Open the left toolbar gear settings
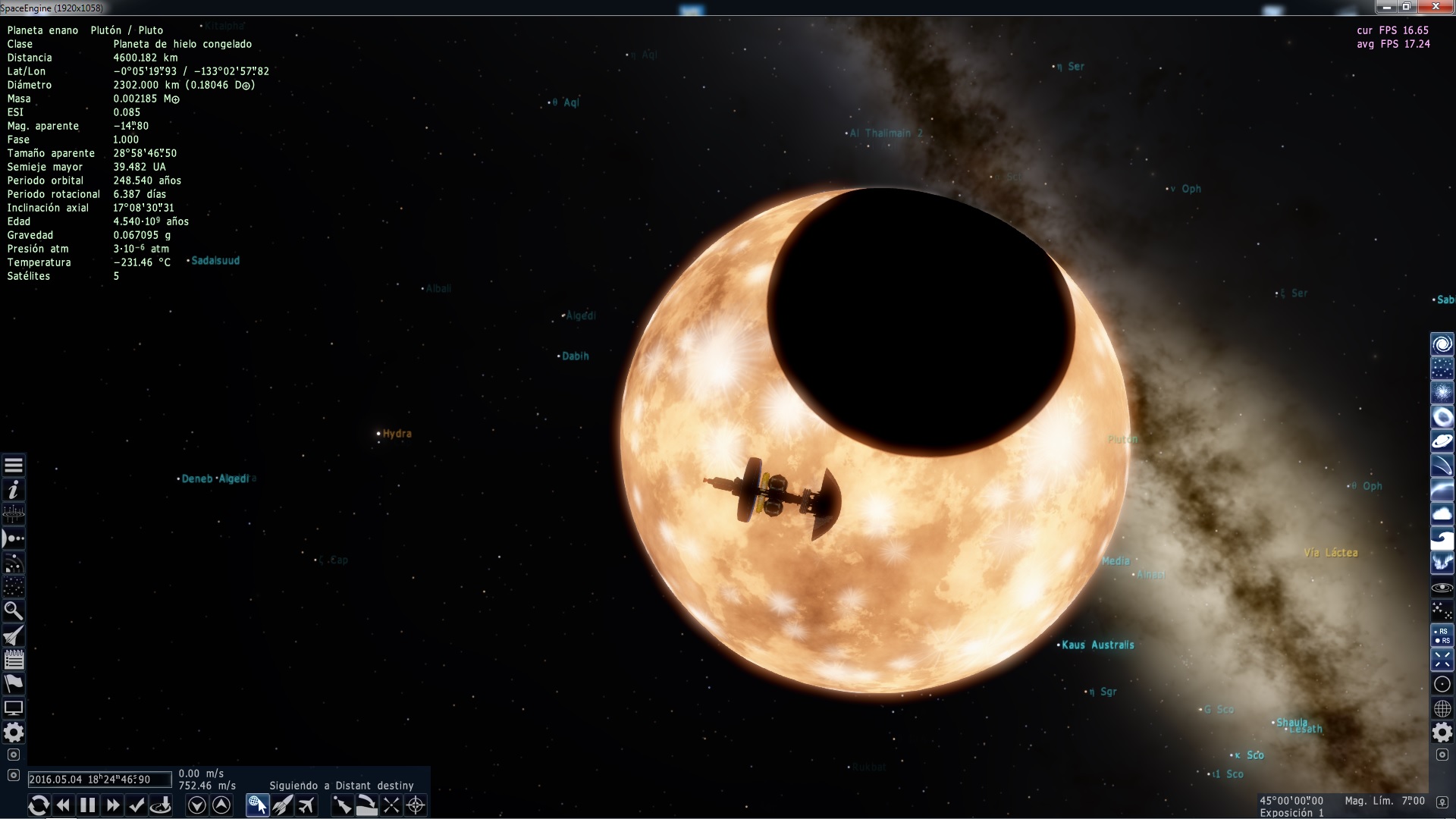This screenshot has width=1456, height=819. (x=14, y=733)
